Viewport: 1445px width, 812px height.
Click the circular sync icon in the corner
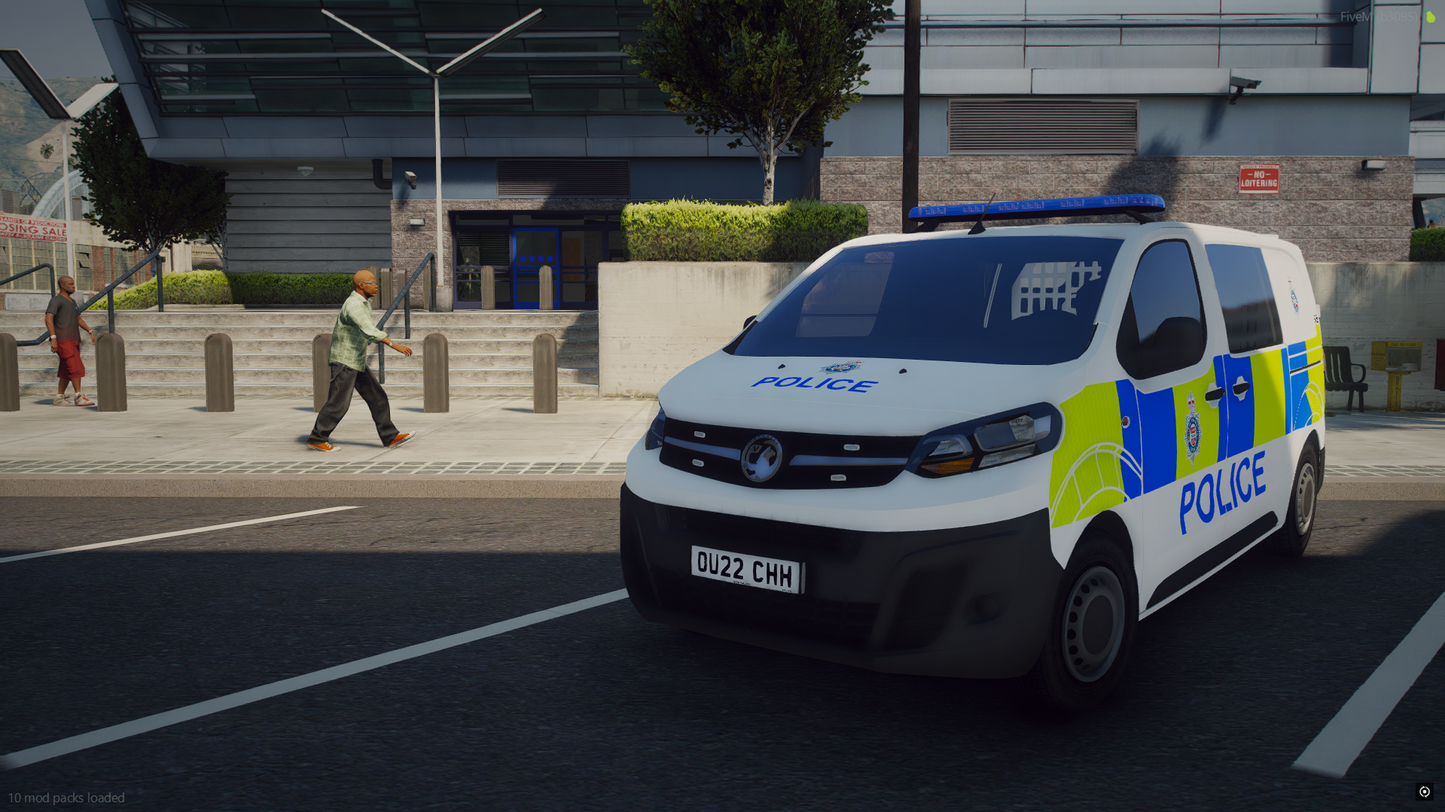pyautogui.click(x=1424, y=791)
